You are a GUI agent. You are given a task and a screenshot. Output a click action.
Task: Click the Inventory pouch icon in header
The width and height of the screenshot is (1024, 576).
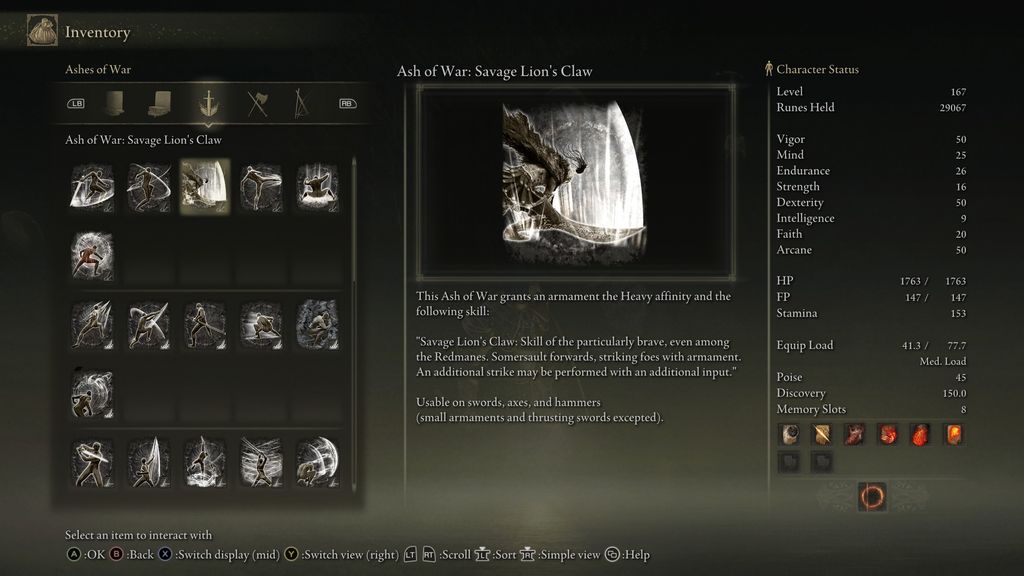click(42, 31)
